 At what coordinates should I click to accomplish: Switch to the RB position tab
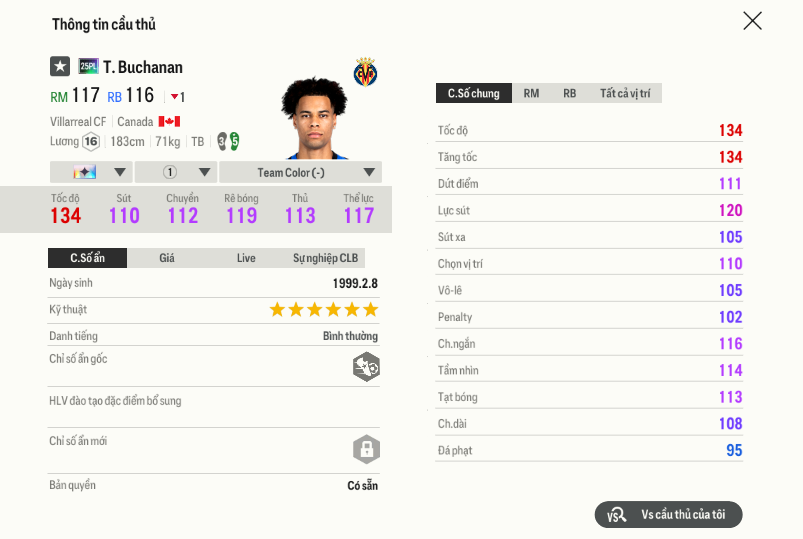569,93
